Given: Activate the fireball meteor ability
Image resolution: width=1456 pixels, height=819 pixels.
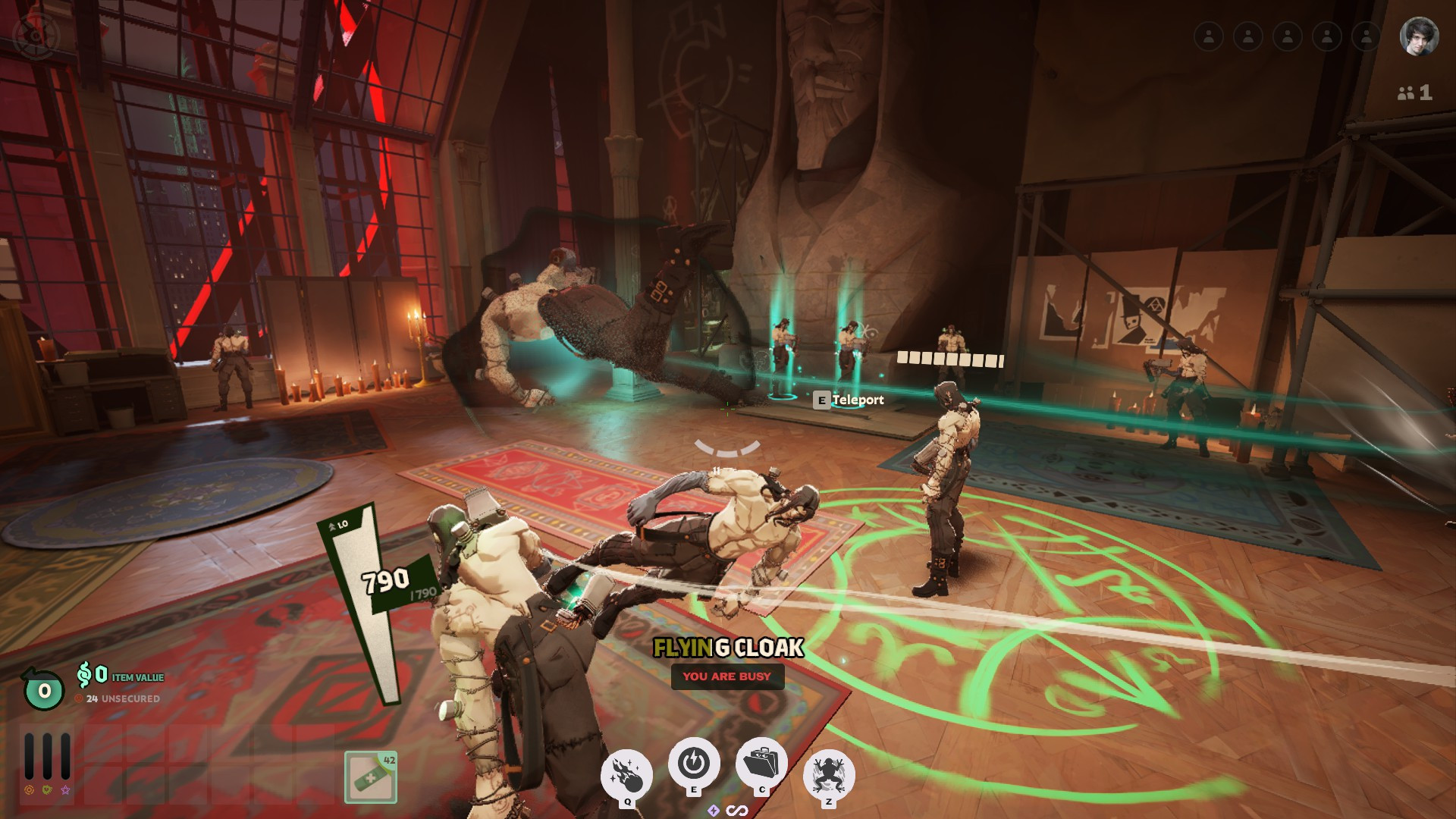Looking at the screenshot, I should 626,774.
